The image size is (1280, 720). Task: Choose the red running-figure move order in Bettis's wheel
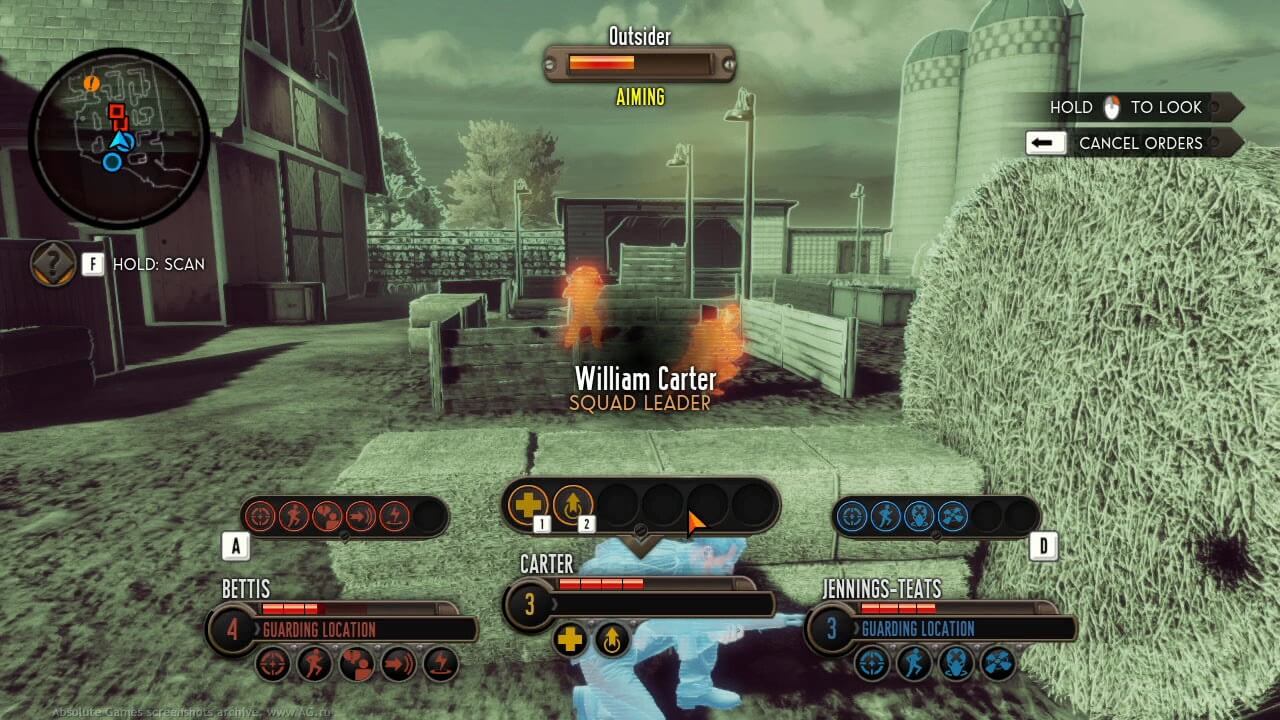point(294,516)
